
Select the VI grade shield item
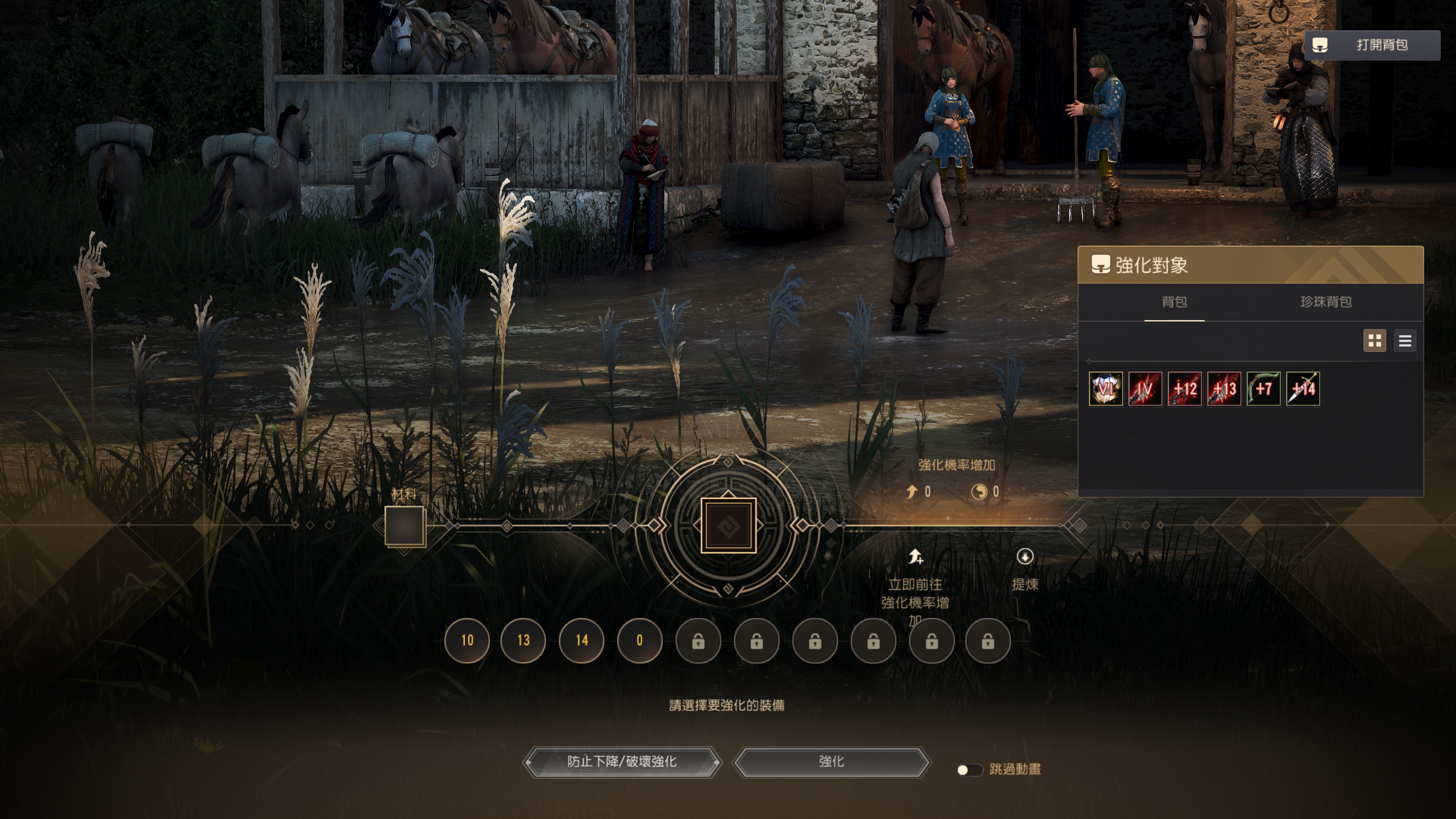click(x=1106, y=389)
